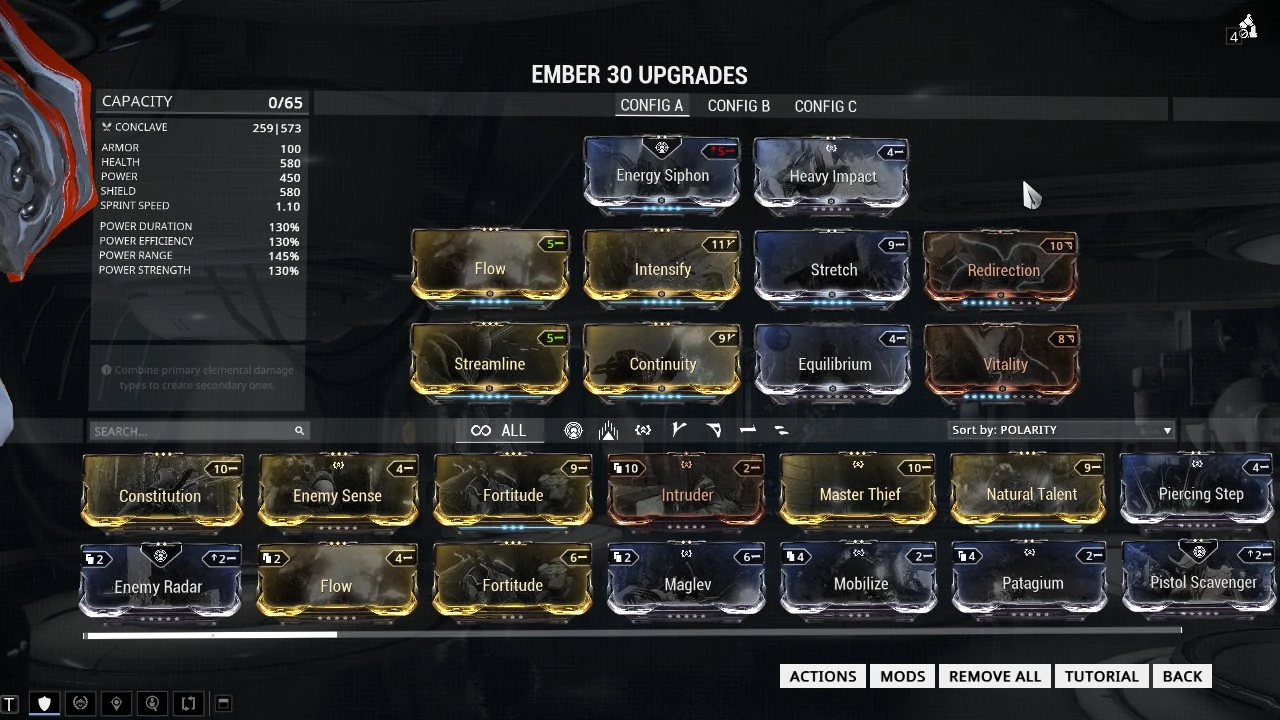Image resolution: width=1280 pixels, height=720 pixels.
Task: Click the flame-shaped mod filter icon
Action: pos(608,430)
